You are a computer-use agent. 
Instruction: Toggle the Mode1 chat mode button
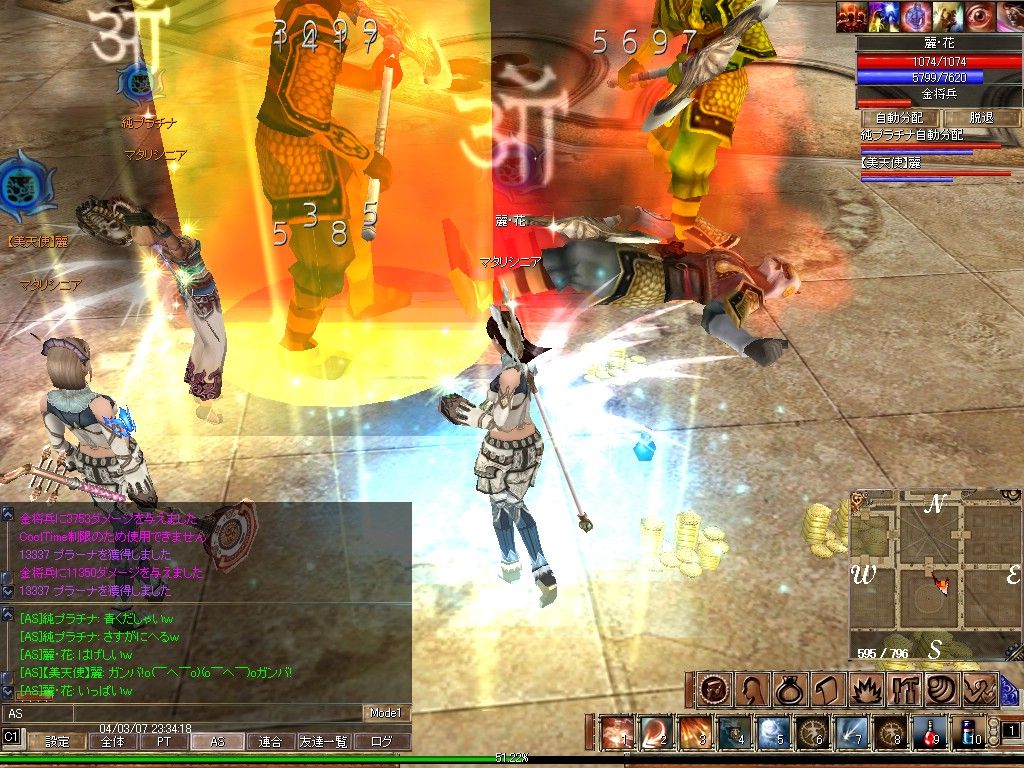tap(386, 713)
